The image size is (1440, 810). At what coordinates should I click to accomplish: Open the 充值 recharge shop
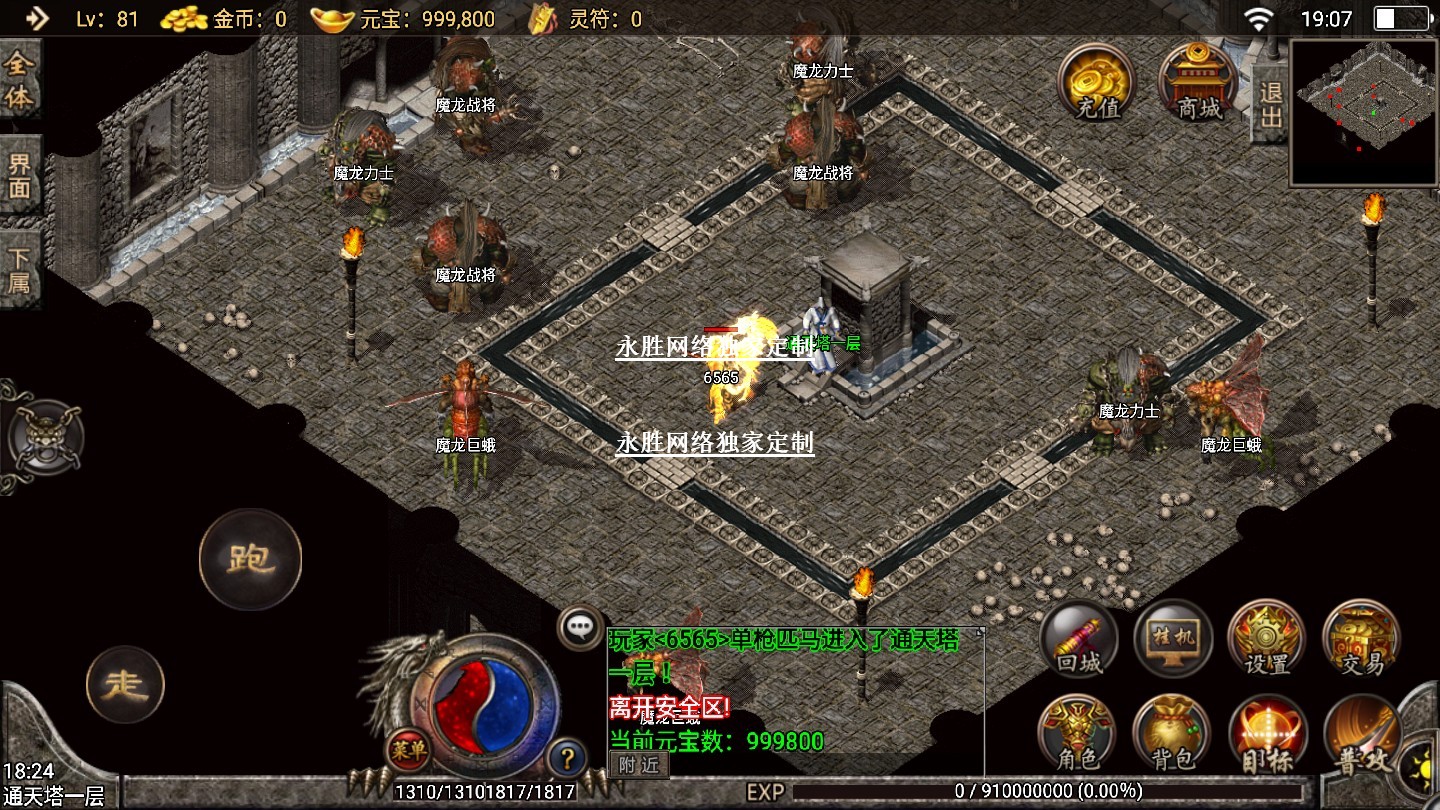click(1097, 83)
